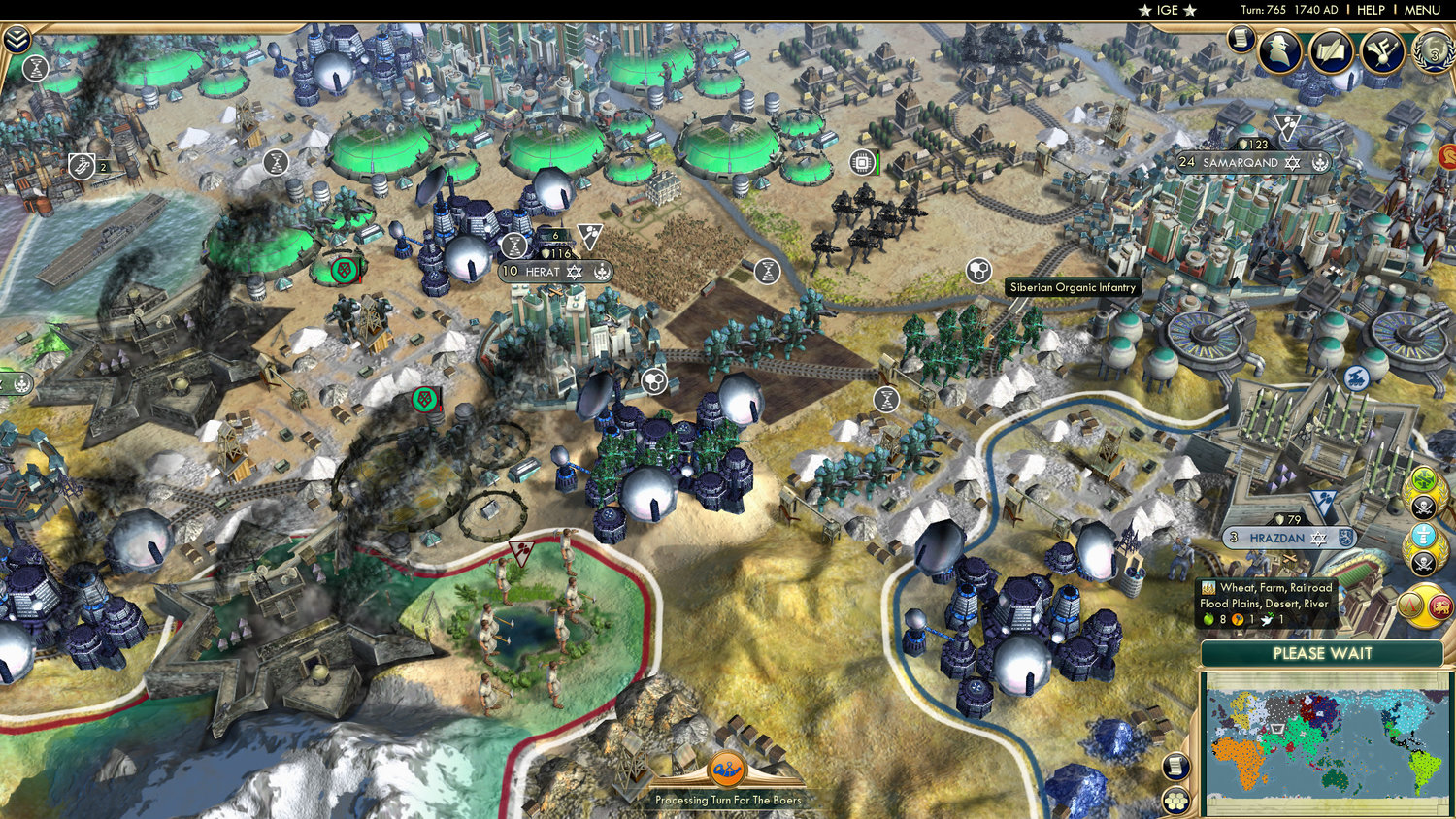Open the HELP menu
Image resolution: width=1456 pixels, height=819 pixels.
(x=1371, y=10)
